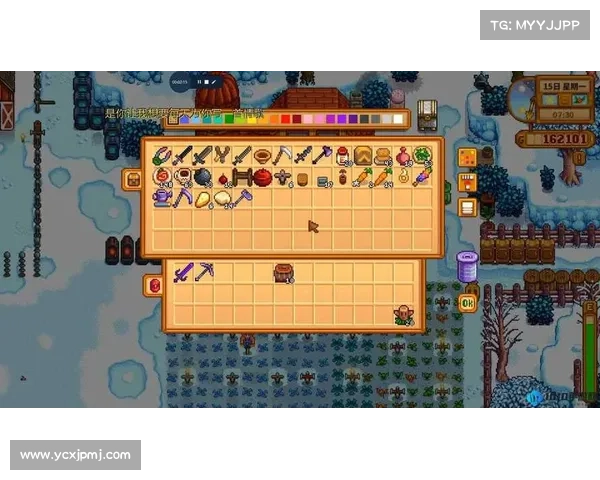Select the black bomb item

pos(202,177)
